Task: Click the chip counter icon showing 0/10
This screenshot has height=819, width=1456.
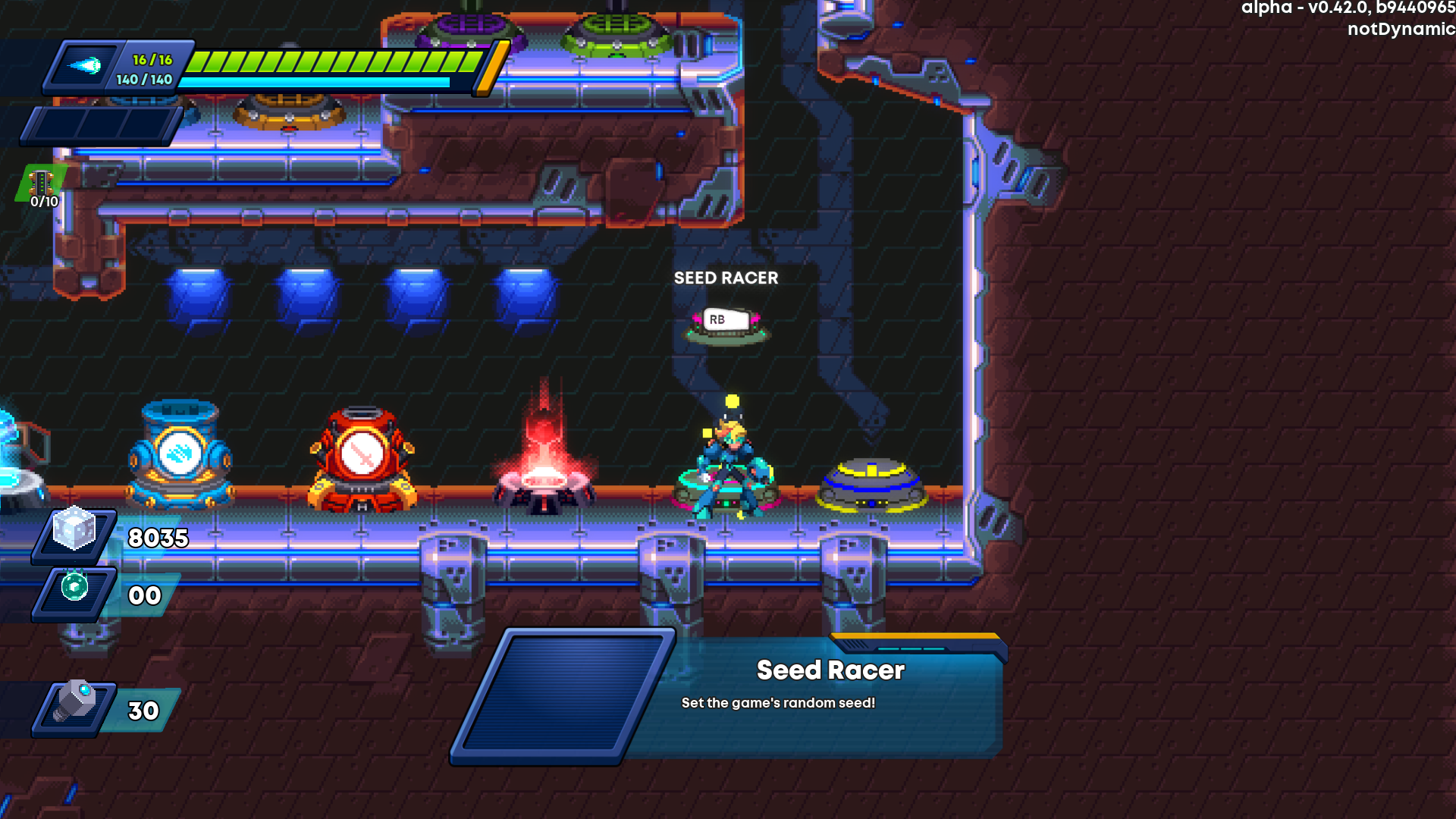Action: tap(39, 184)
